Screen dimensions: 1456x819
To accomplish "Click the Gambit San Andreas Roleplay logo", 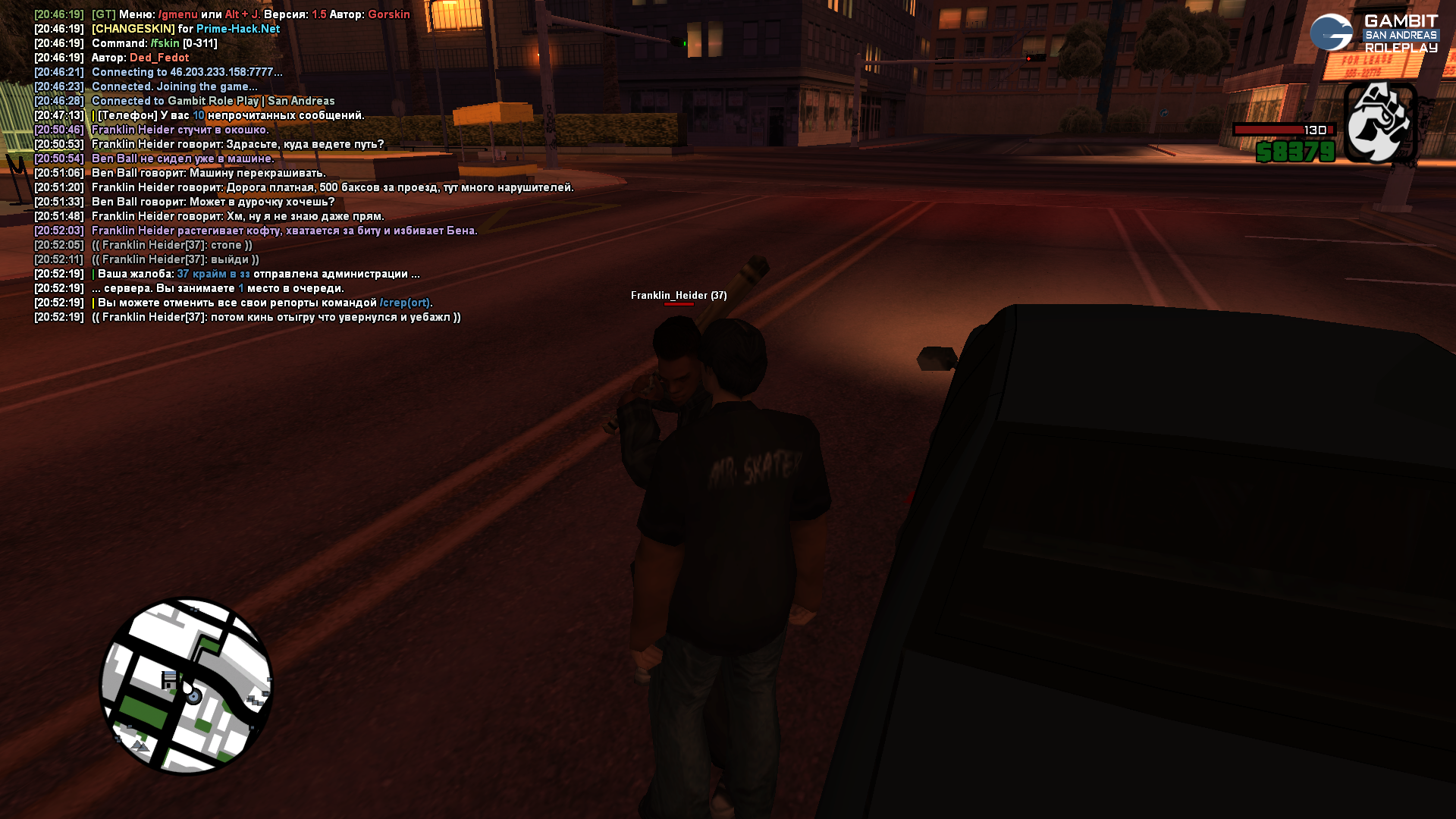I will pos(1374,33).
